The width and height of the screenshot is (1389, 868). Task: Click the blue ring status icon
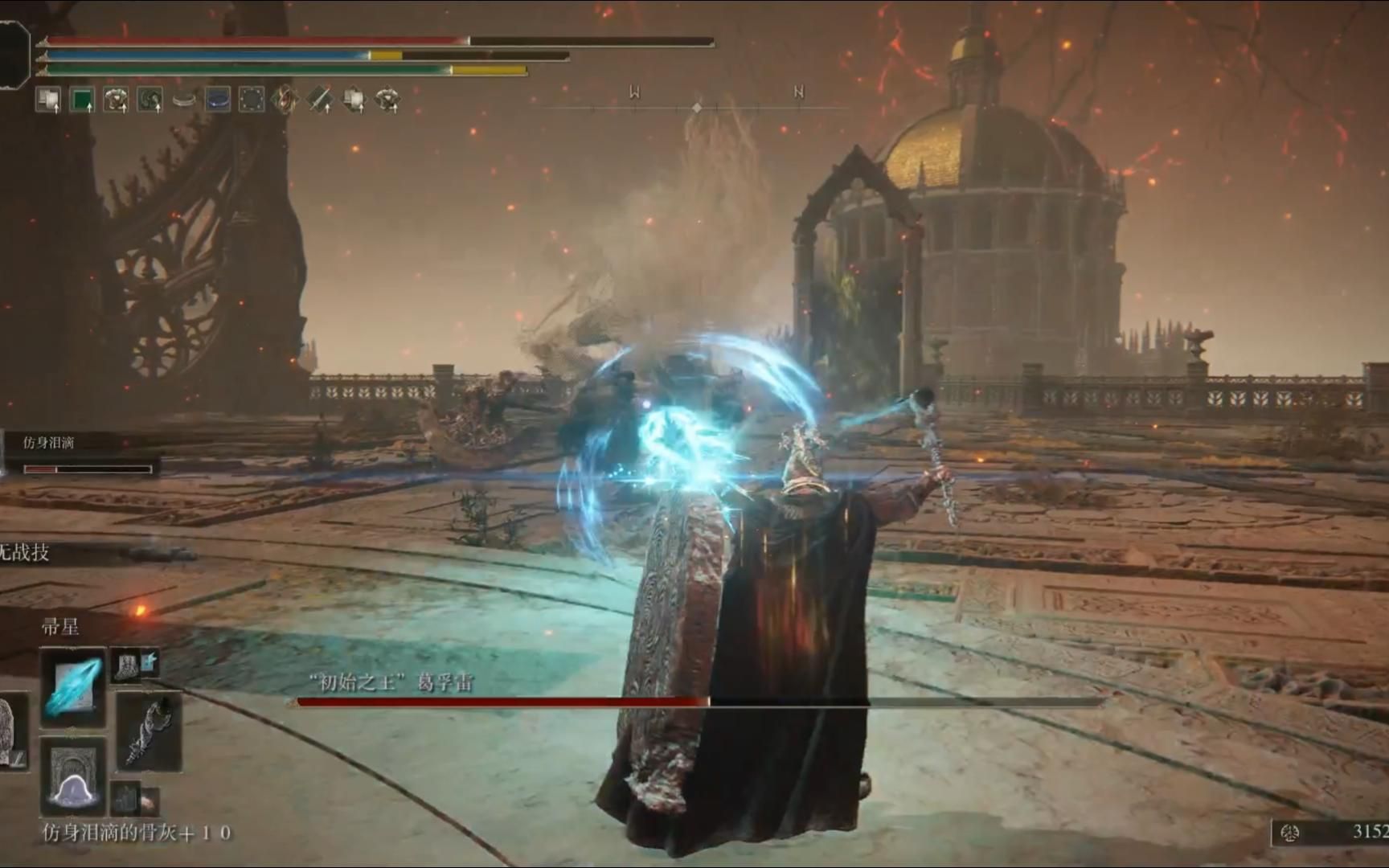pos(217,100)
